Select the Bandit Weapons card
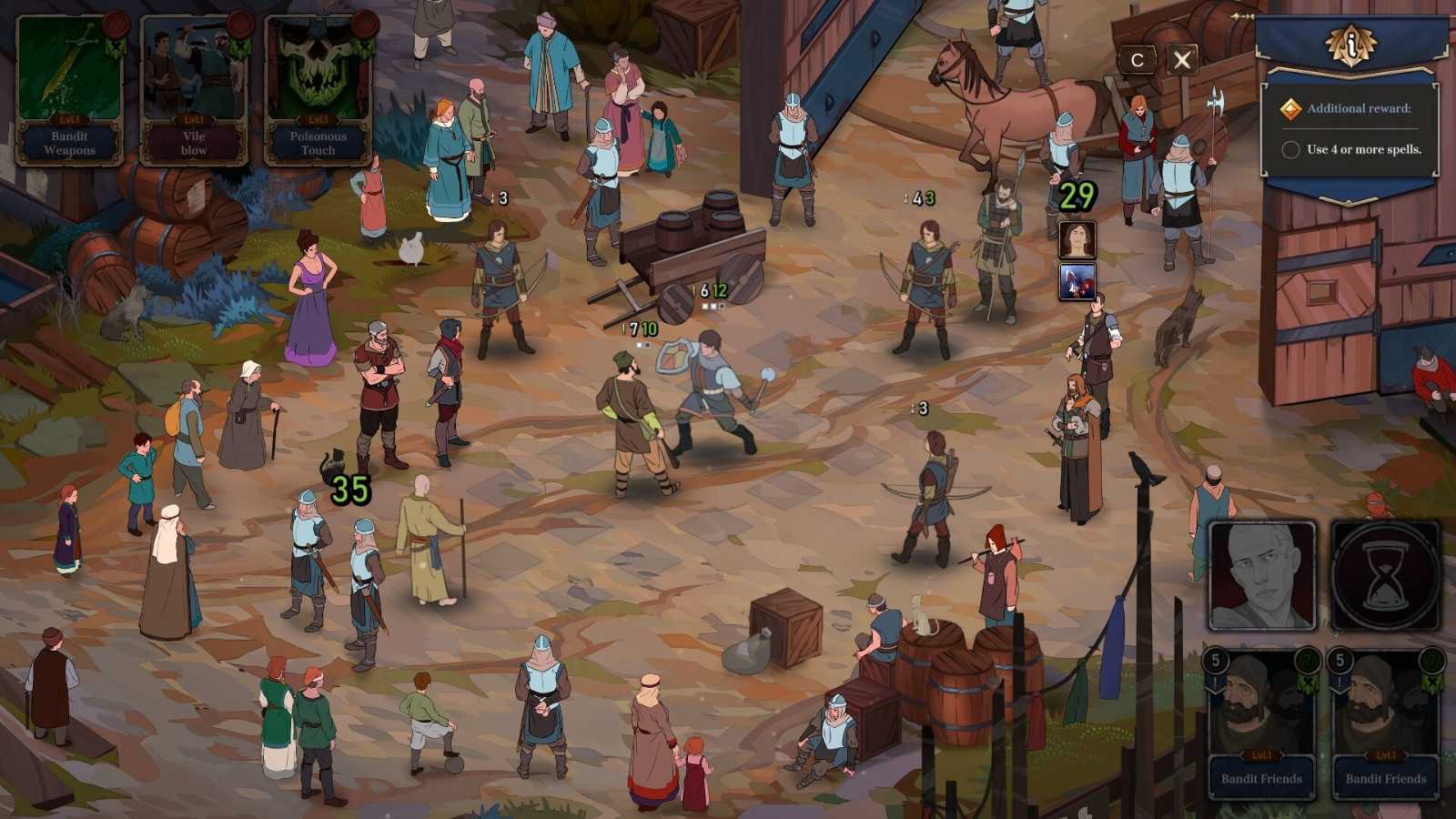Viewport: 1456px width, 819px height. pyautogui.click(x=70, y=89)
